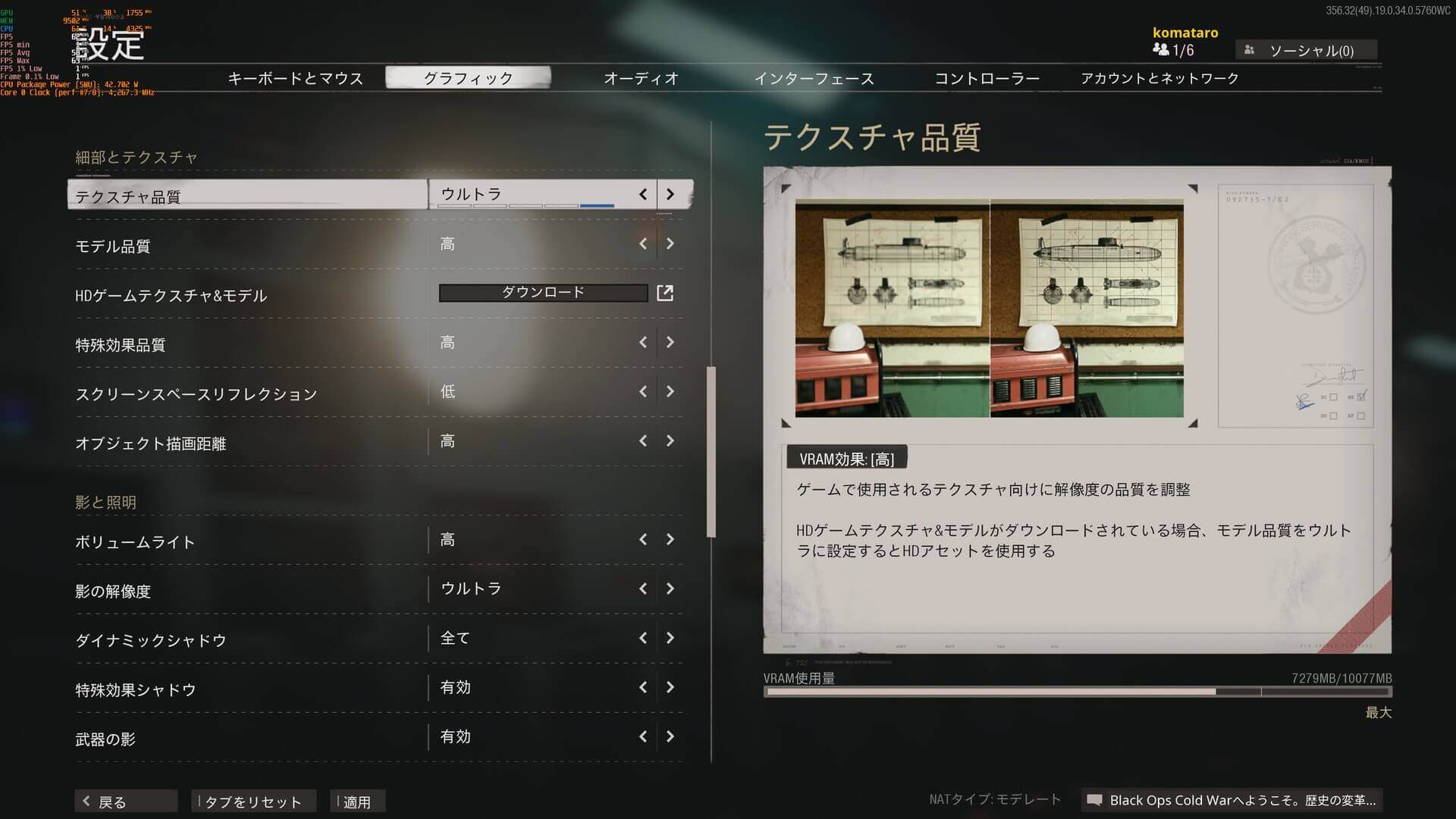Open the アカウントとネットワーク tab
This screenshot has height=819, width=1456.
click(x=1159, y=78)
